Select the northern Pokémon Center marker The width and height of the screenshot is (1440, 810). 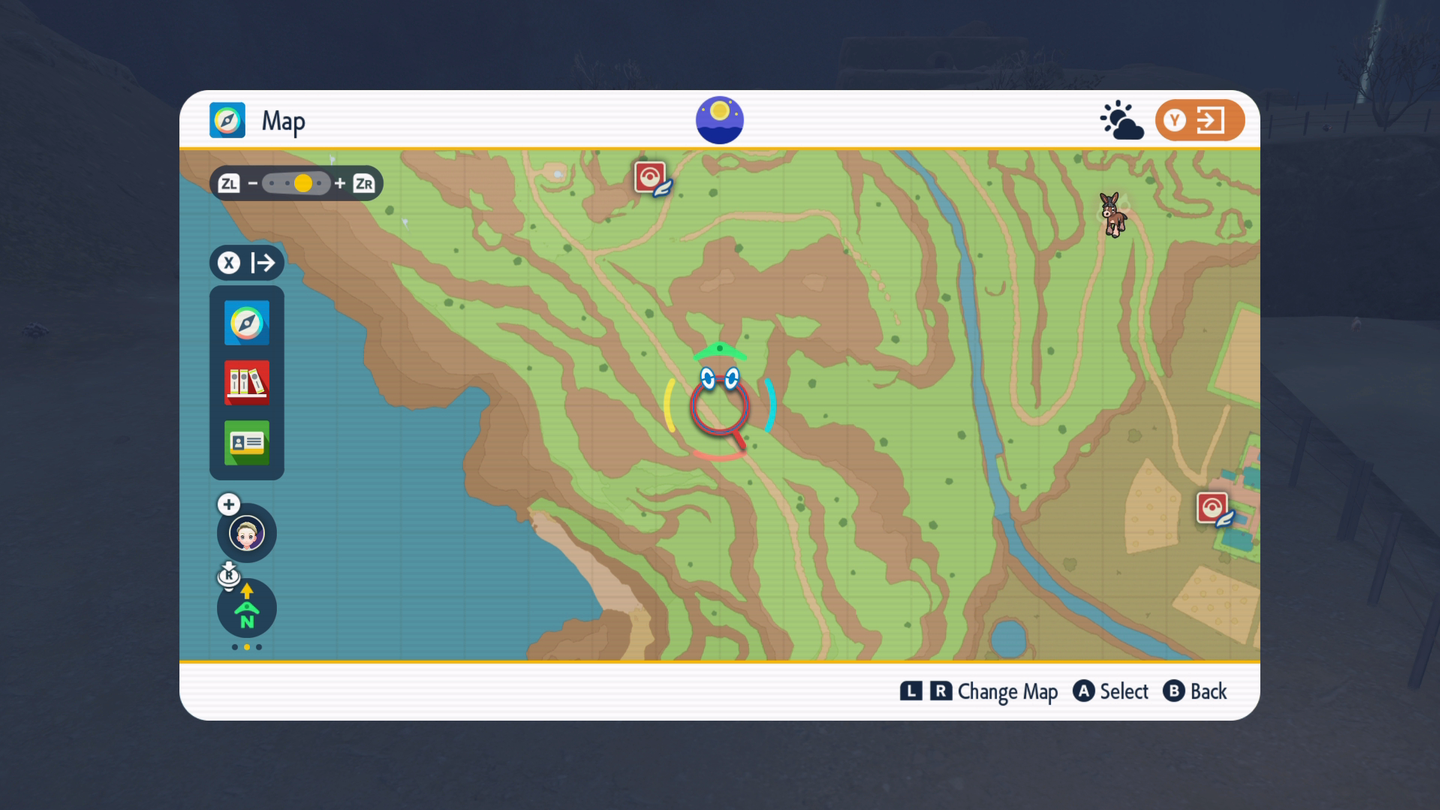(x=651, y=178)
